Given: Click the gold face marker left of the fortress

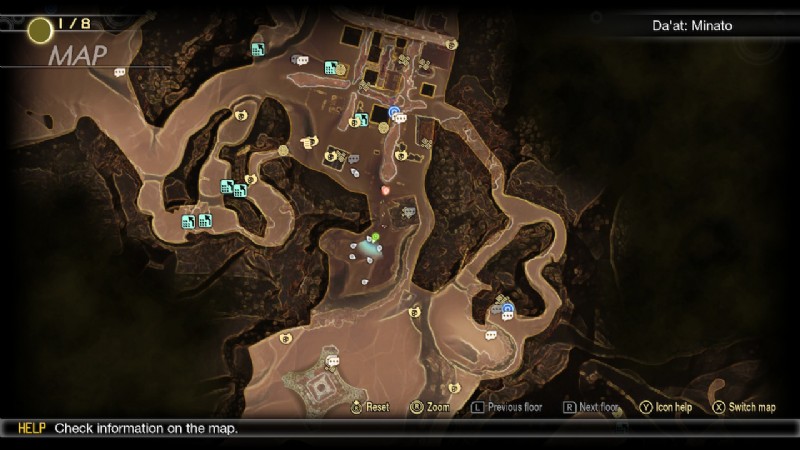Looking at the screenshot, I should (x=285, y=338).
